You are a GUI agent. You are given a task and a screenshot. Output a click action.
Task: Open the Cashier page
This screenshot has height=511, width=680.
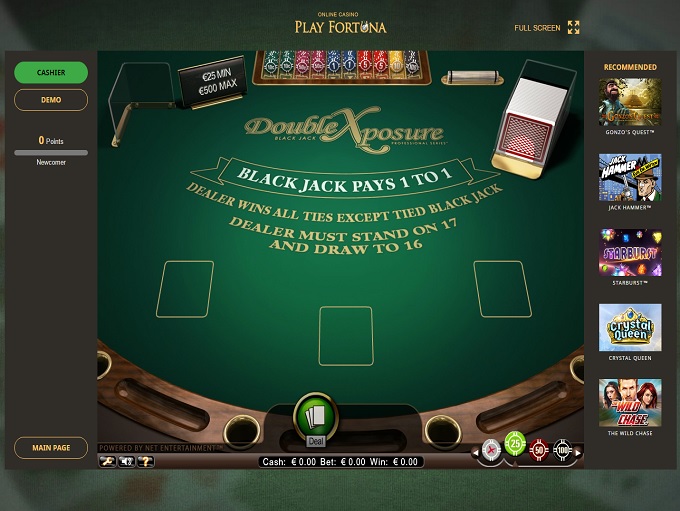pos(51,73)
